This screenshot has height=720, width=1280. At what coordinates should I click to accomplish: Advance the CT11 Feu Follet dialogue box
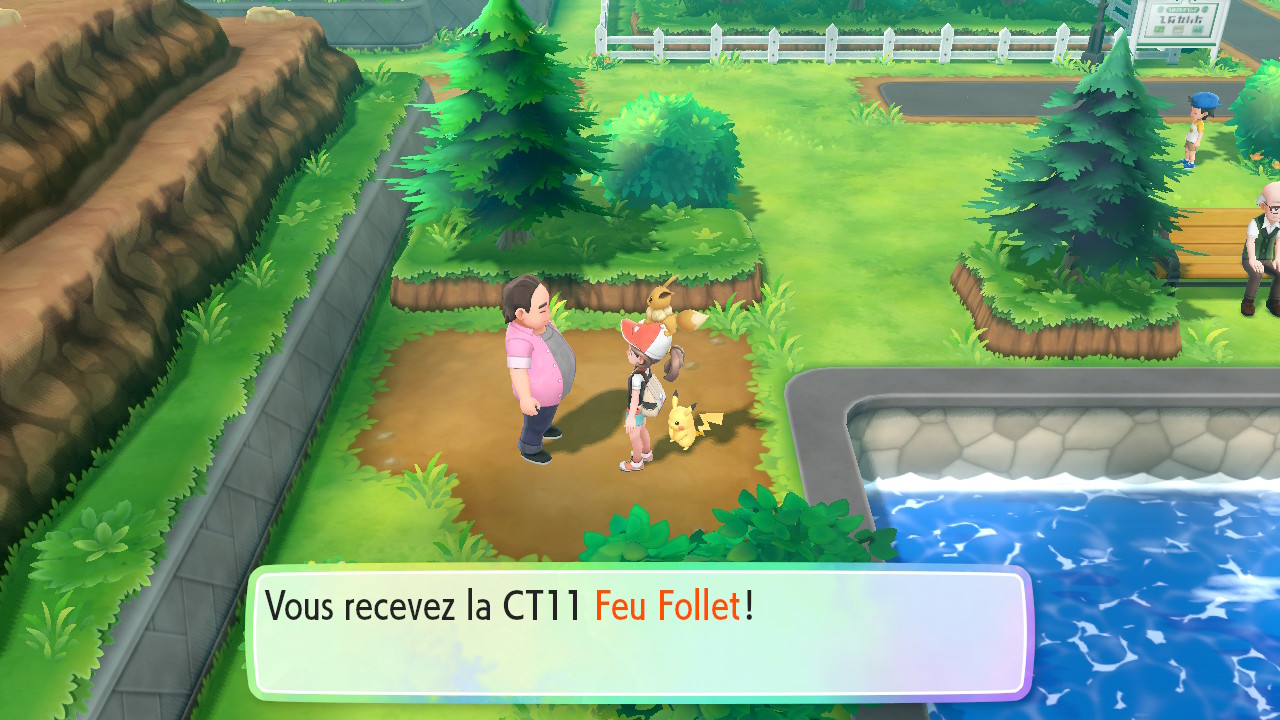[639, 632]
